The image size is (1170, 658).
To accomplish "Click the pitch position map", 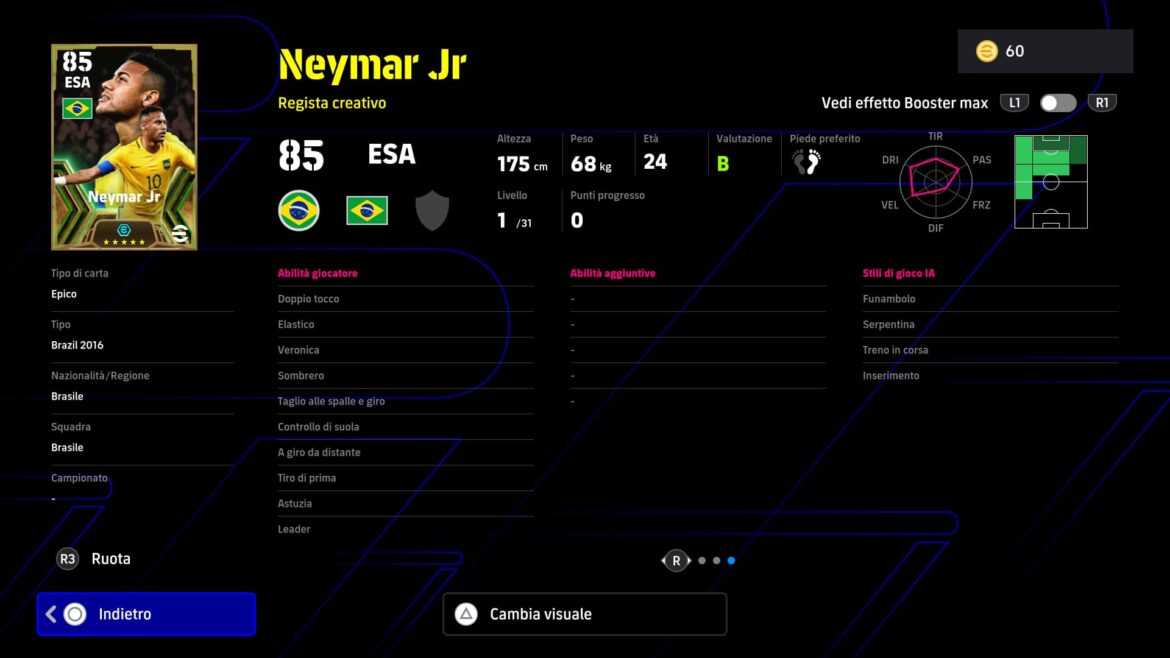I will pyautogui.click(x=1050, y=182).
